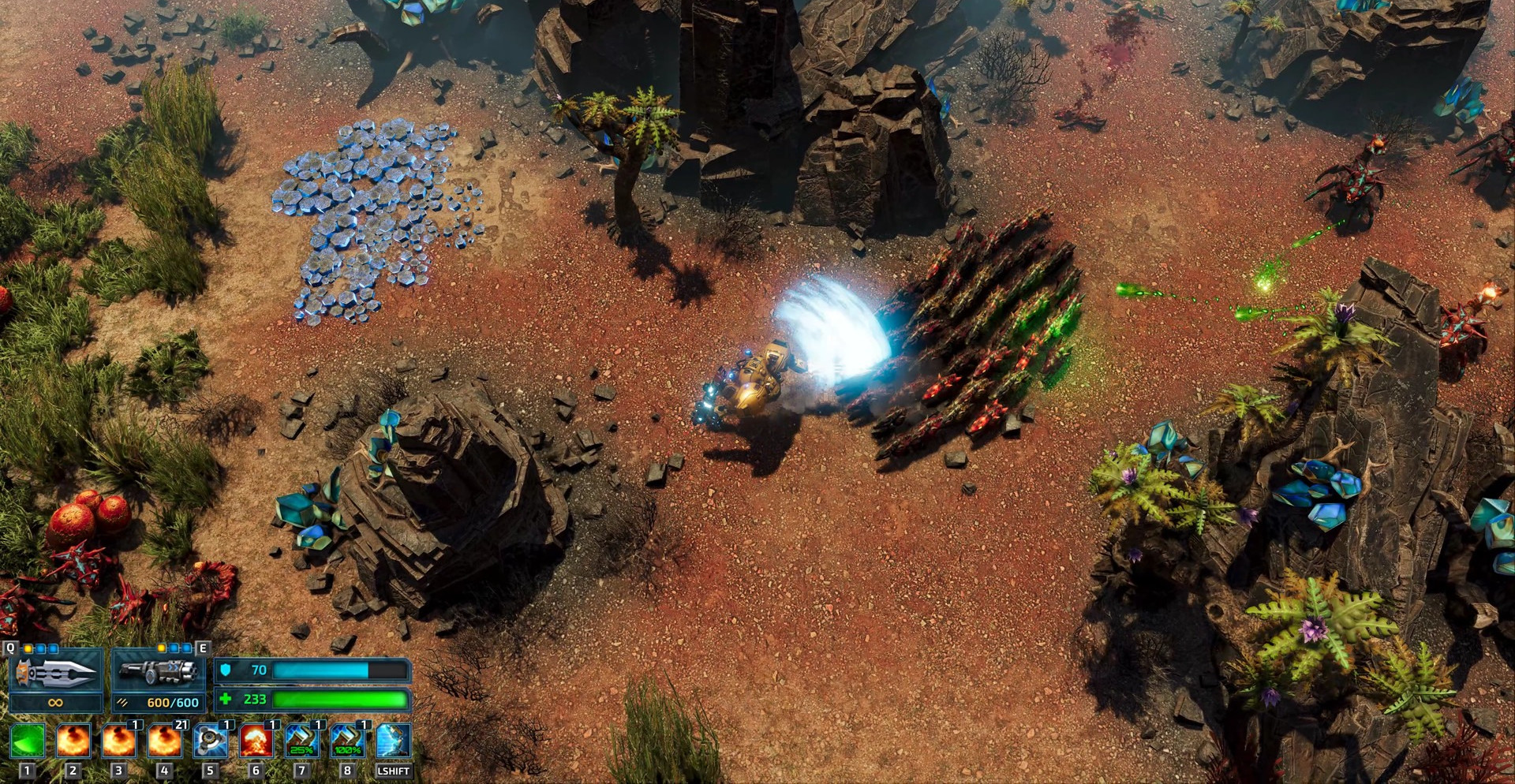Select the melee sword weapon slot
This screenshot has width=1515, height=784.
[x=55, y=673]
